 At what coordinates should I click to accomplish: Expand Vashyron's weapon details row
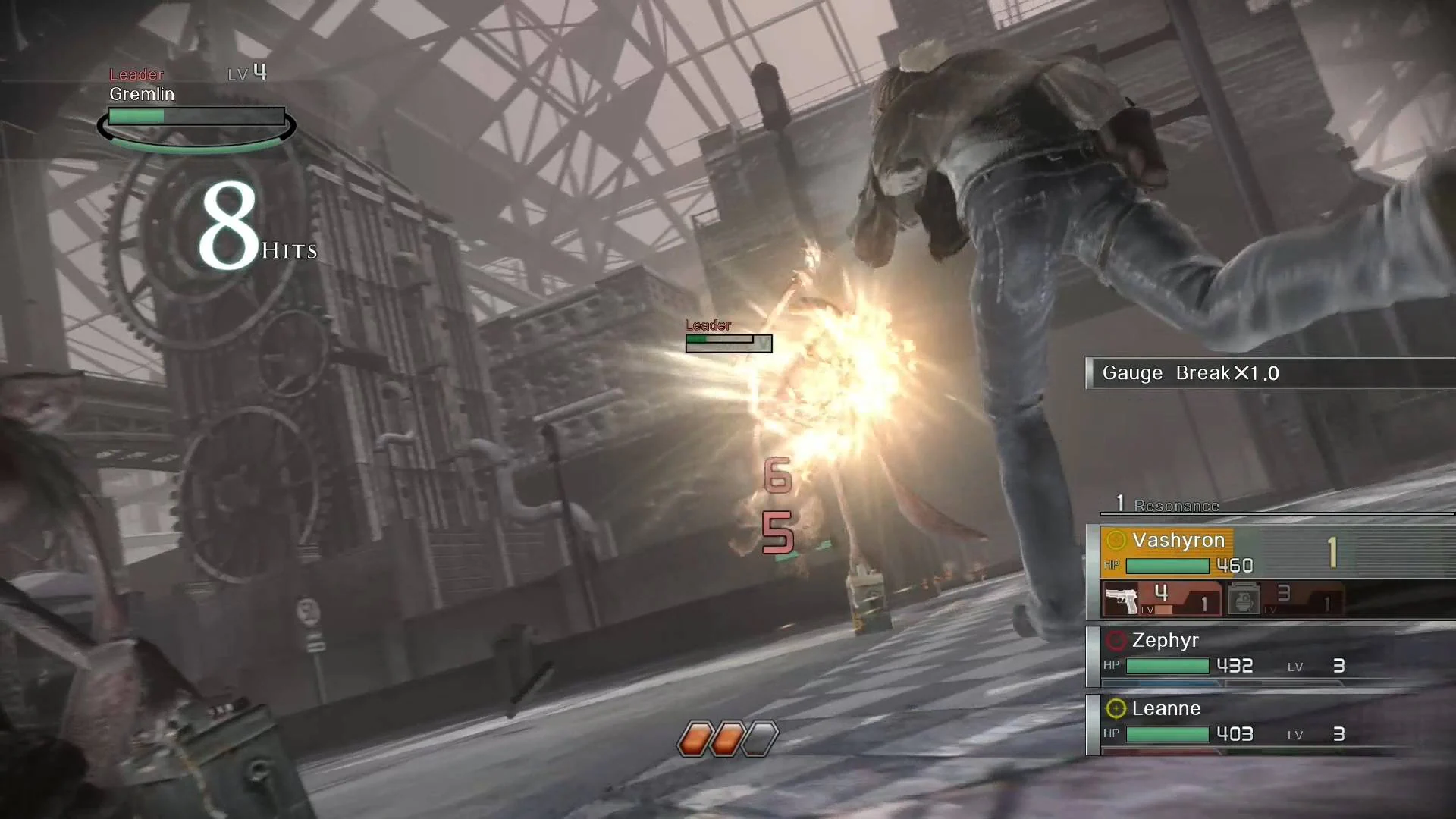coord(1221,599)
